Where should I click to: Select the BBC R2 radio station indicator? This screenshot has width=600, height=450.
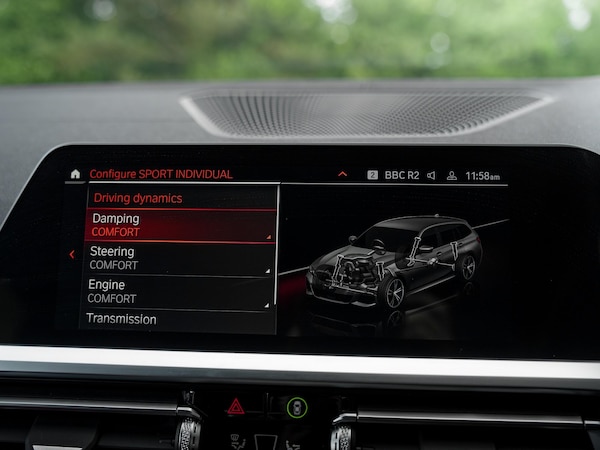393,175
